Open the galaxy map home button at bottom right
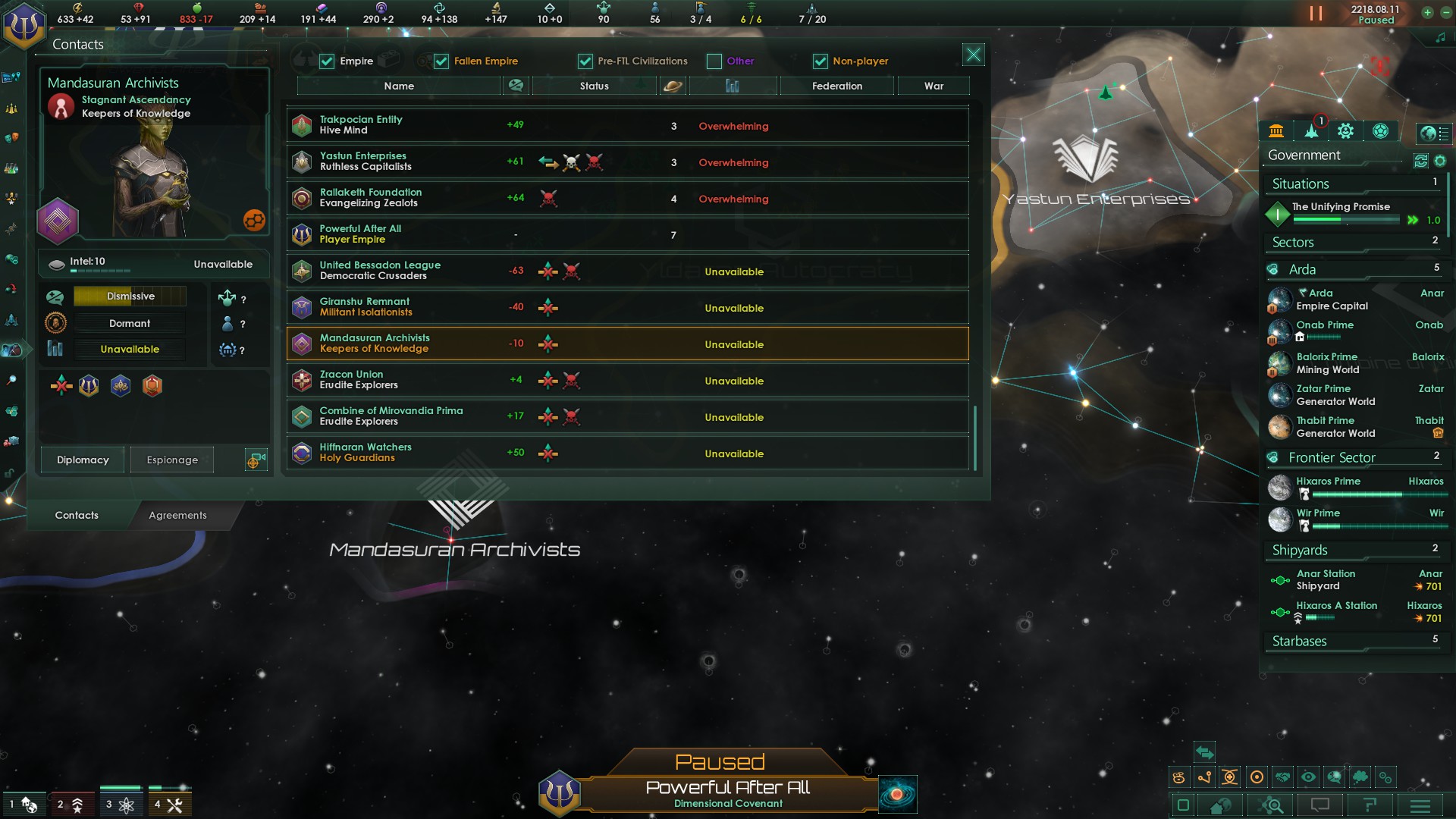The image size is (1456, 819). click(x=1220, y=806)
